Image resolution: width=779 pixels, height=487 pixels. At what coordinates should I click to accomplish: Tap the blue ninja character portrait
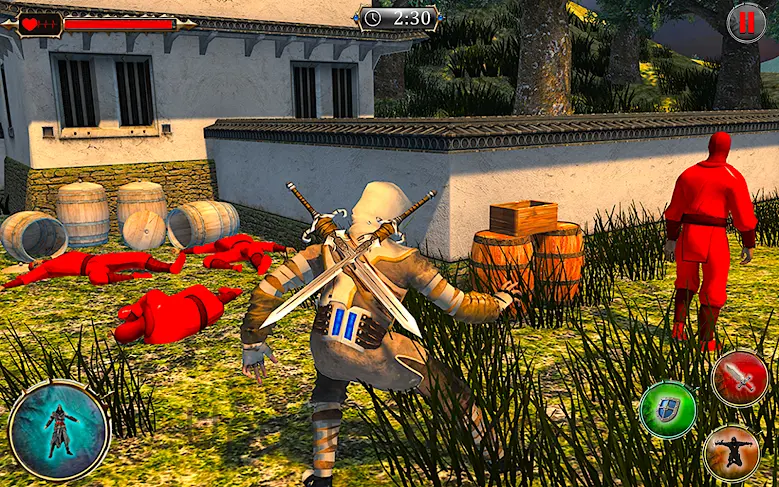[59, 431]
